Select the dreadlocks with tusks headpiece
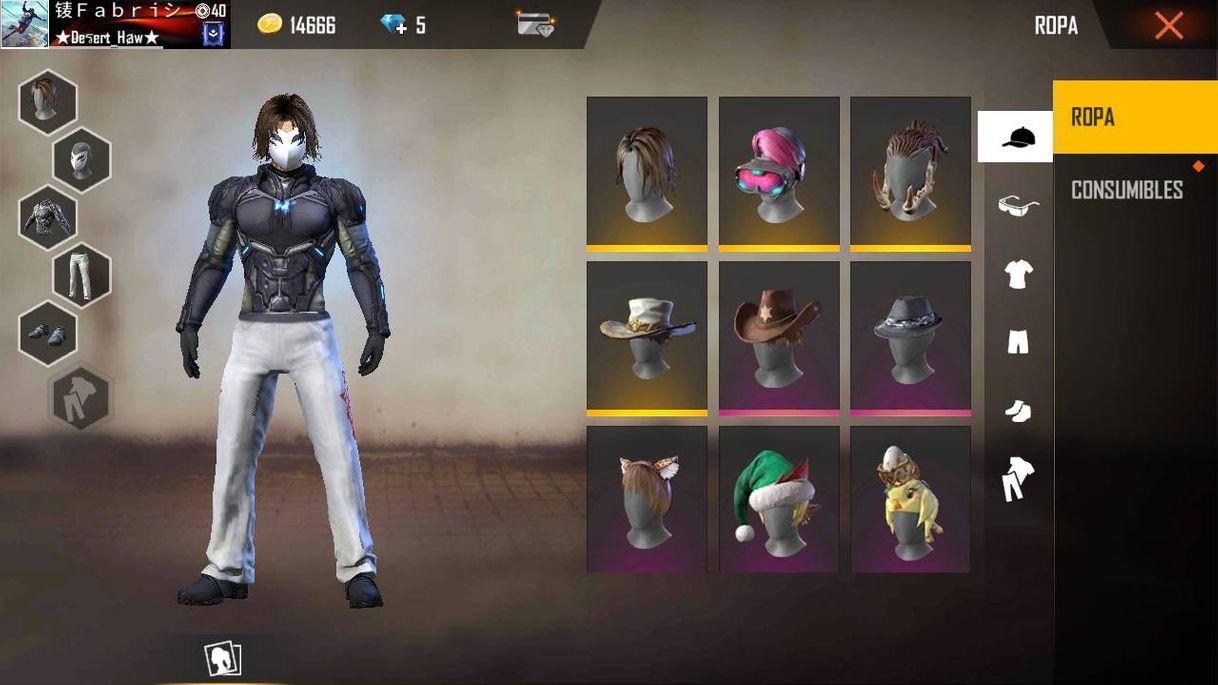Screen dimensions: 1218x685 tap(910, 172)
